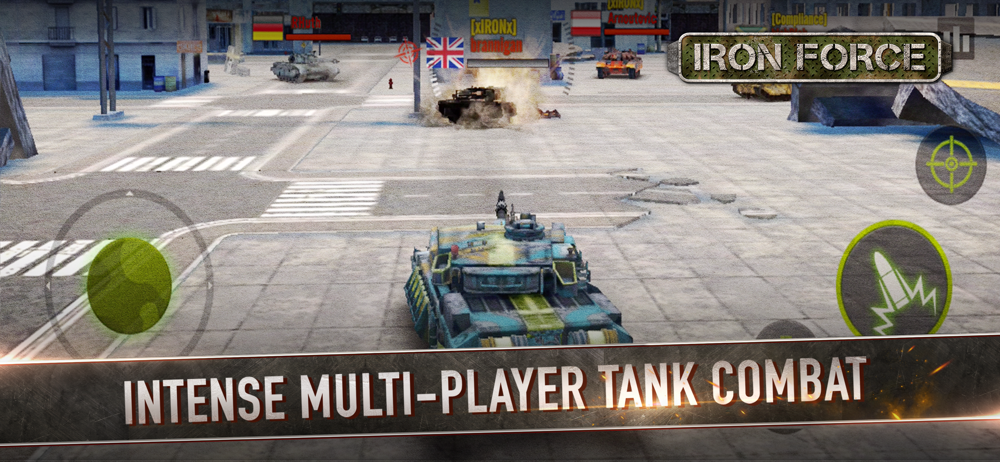Tap the green virtual joystick knob
Viewport: 1000px width, 462px height.
click(128, 284)
